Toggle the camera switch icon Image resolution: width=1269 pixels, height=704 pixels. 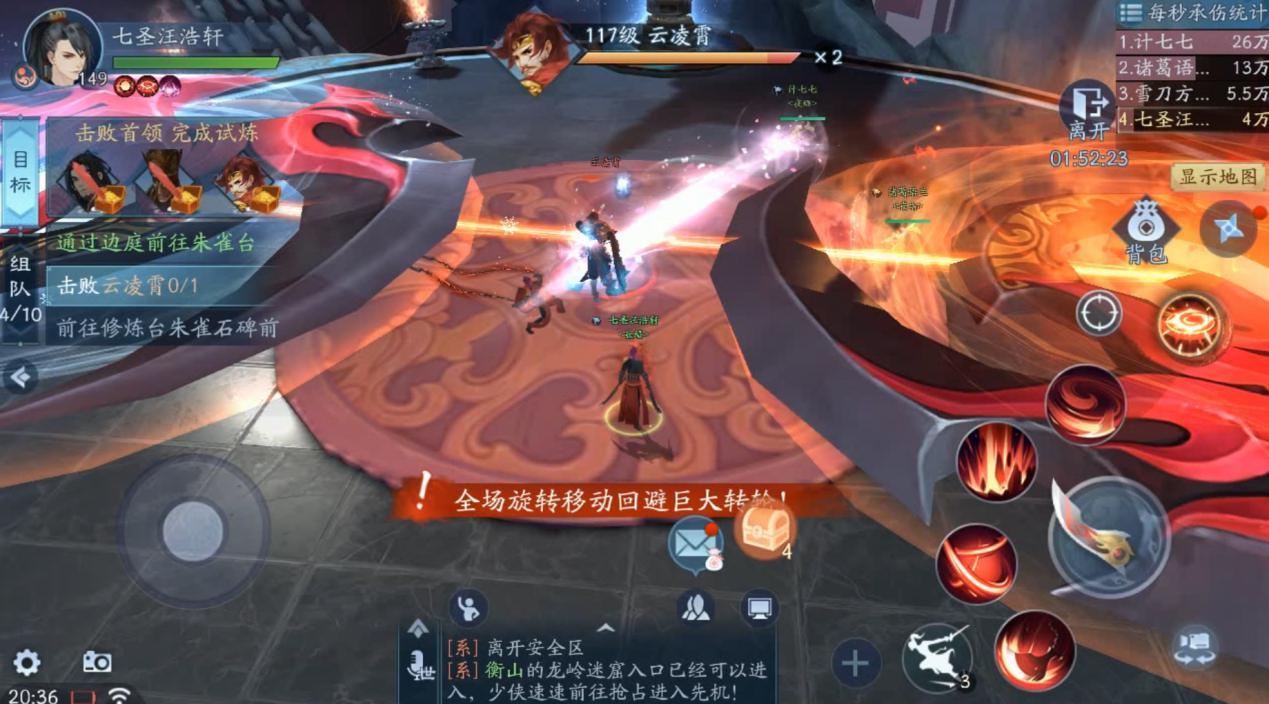coord(1195,645)
